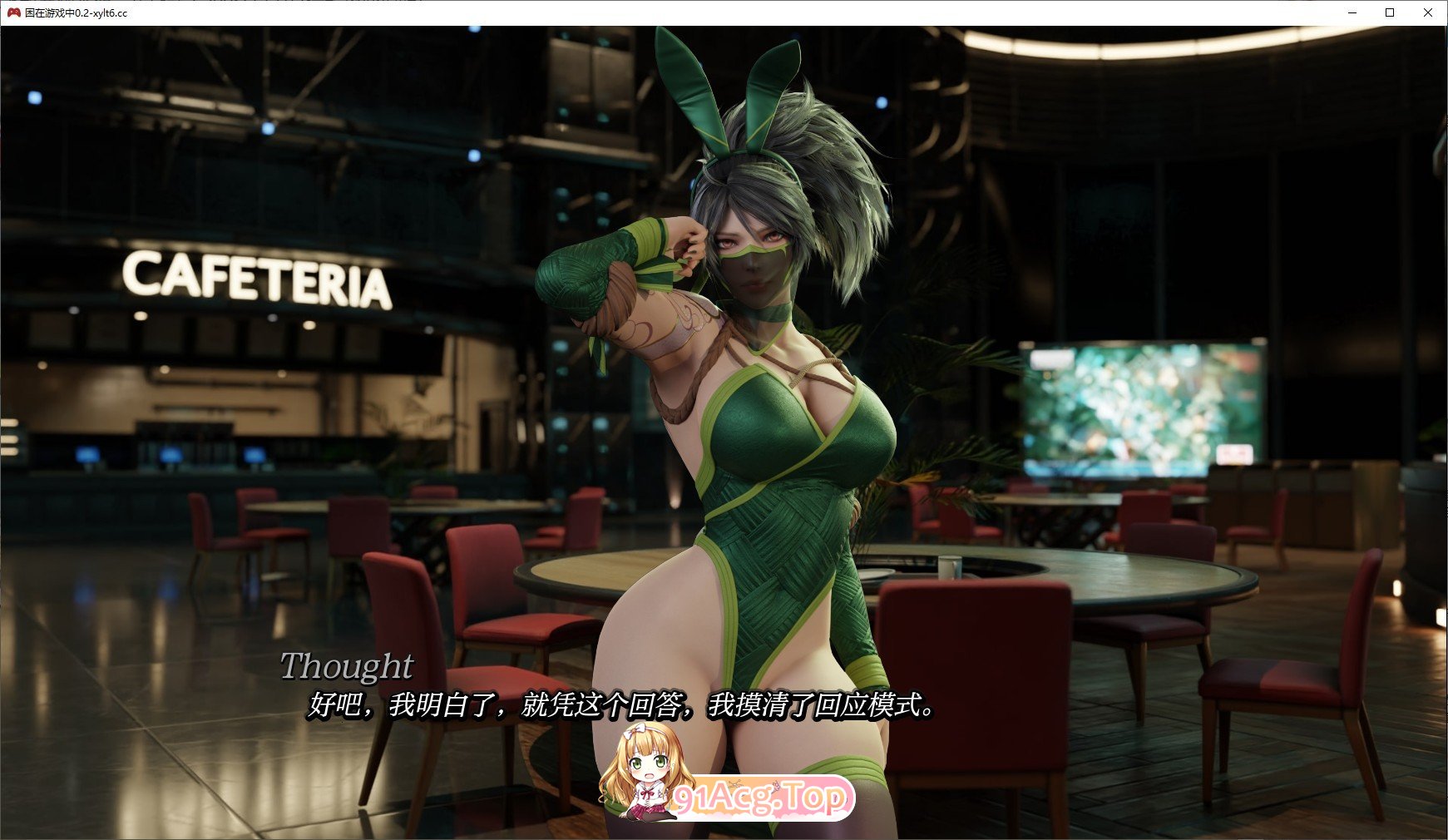
Task: Maximize the game window
Action: click(x=1390, y=12)
